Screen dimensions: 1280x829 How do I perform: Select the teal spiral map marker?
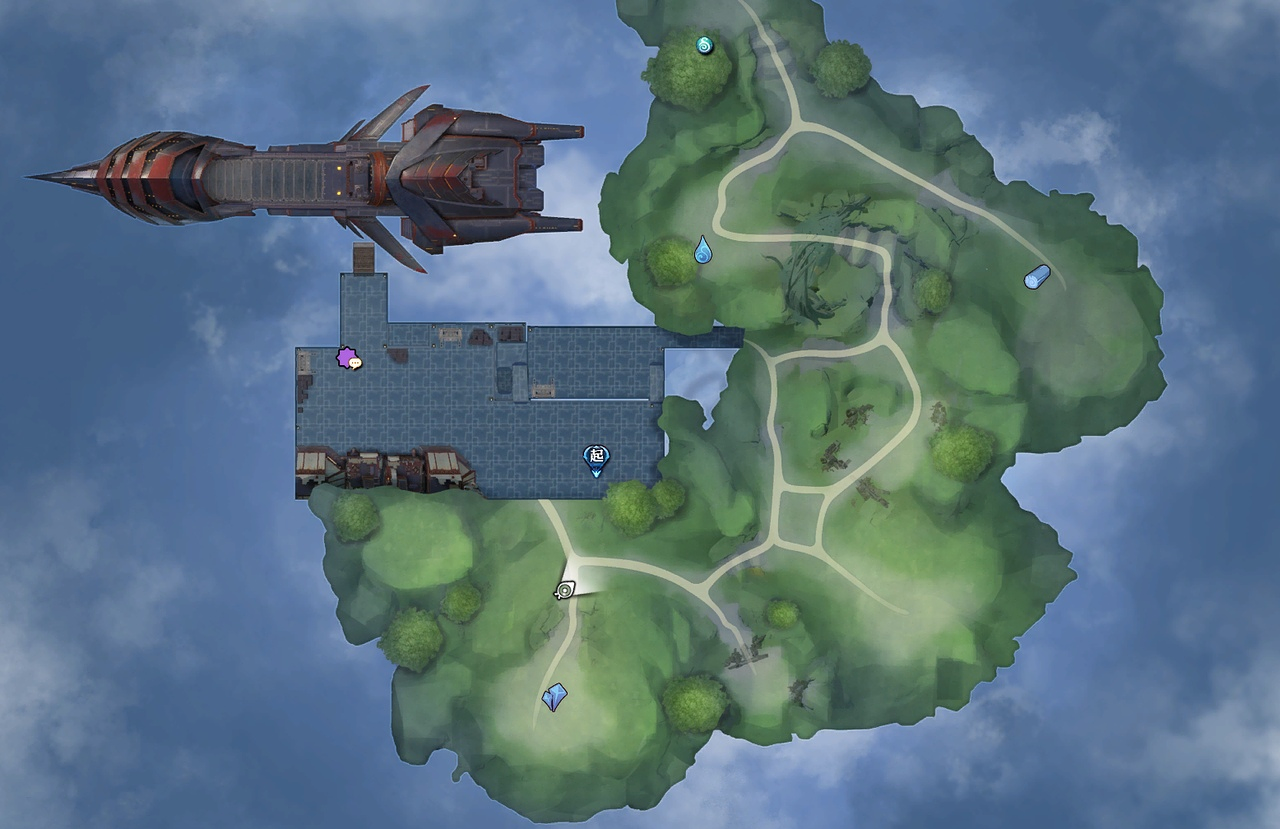tap(705, 45)
